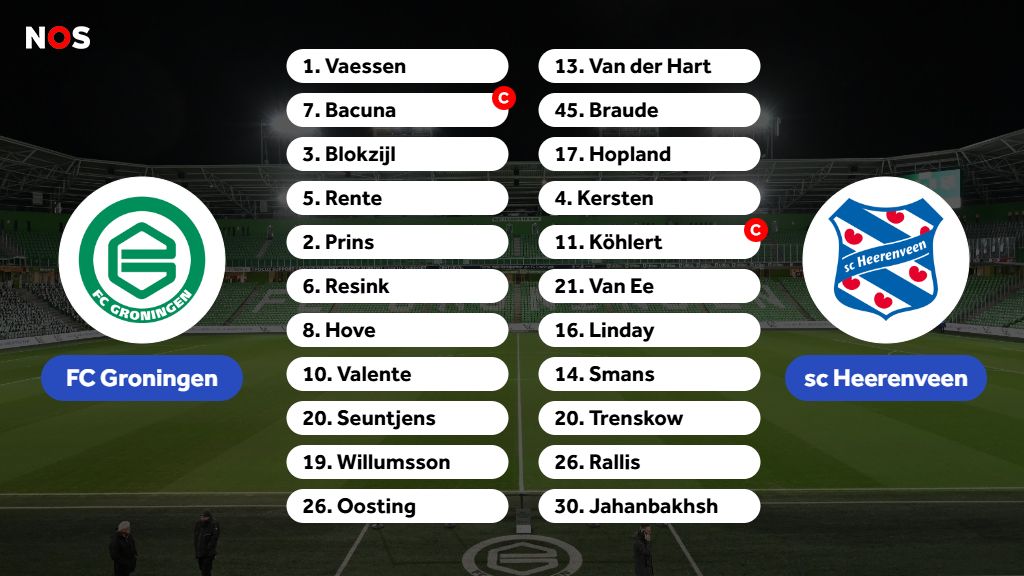Select Van der Hart from Heerenveen
Screen dimensions: 1024x576
tap(649, 66)
